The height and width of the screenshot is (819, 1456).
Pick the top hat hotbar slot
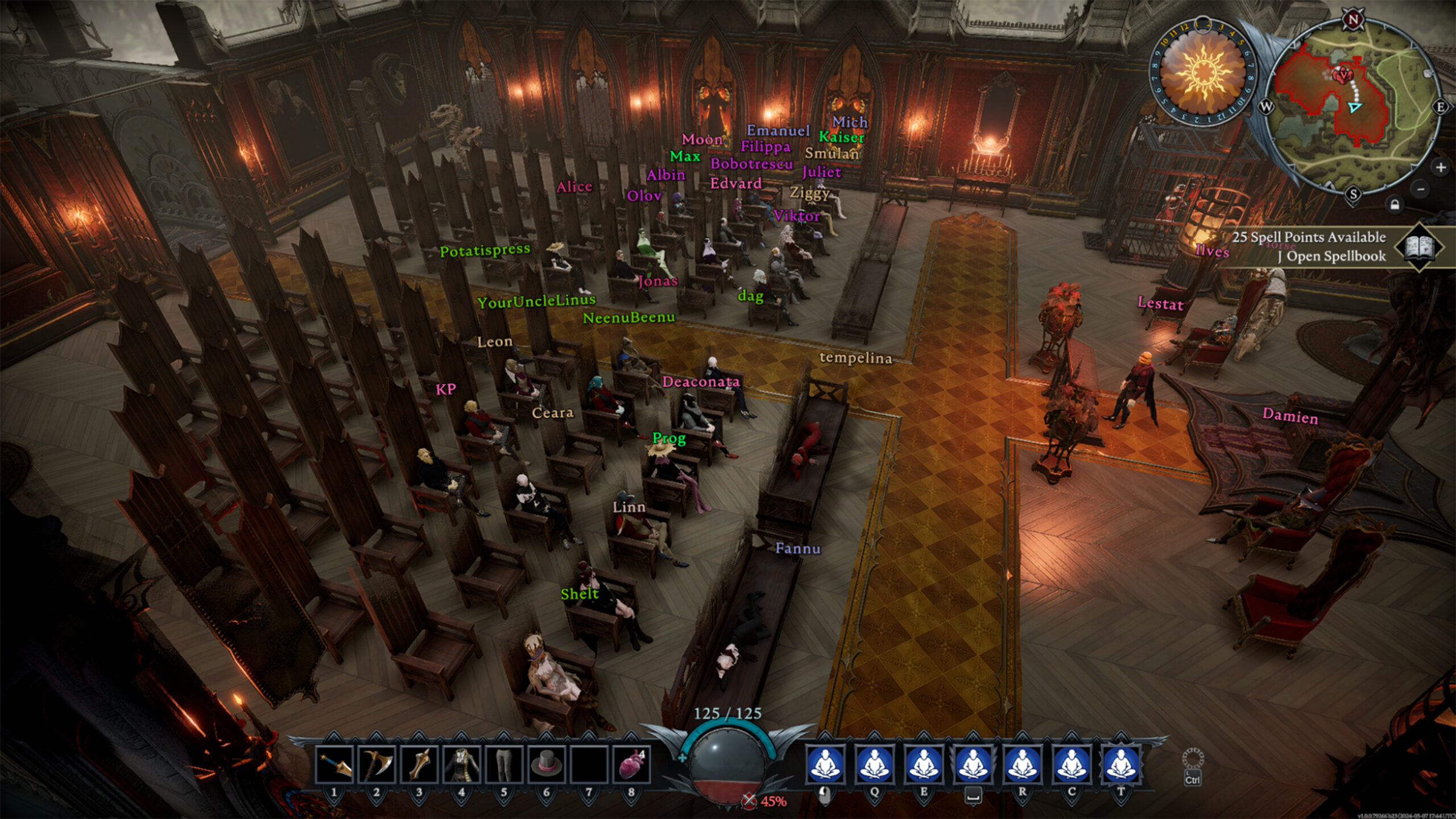pyautogui.click(x=546, y=764)
